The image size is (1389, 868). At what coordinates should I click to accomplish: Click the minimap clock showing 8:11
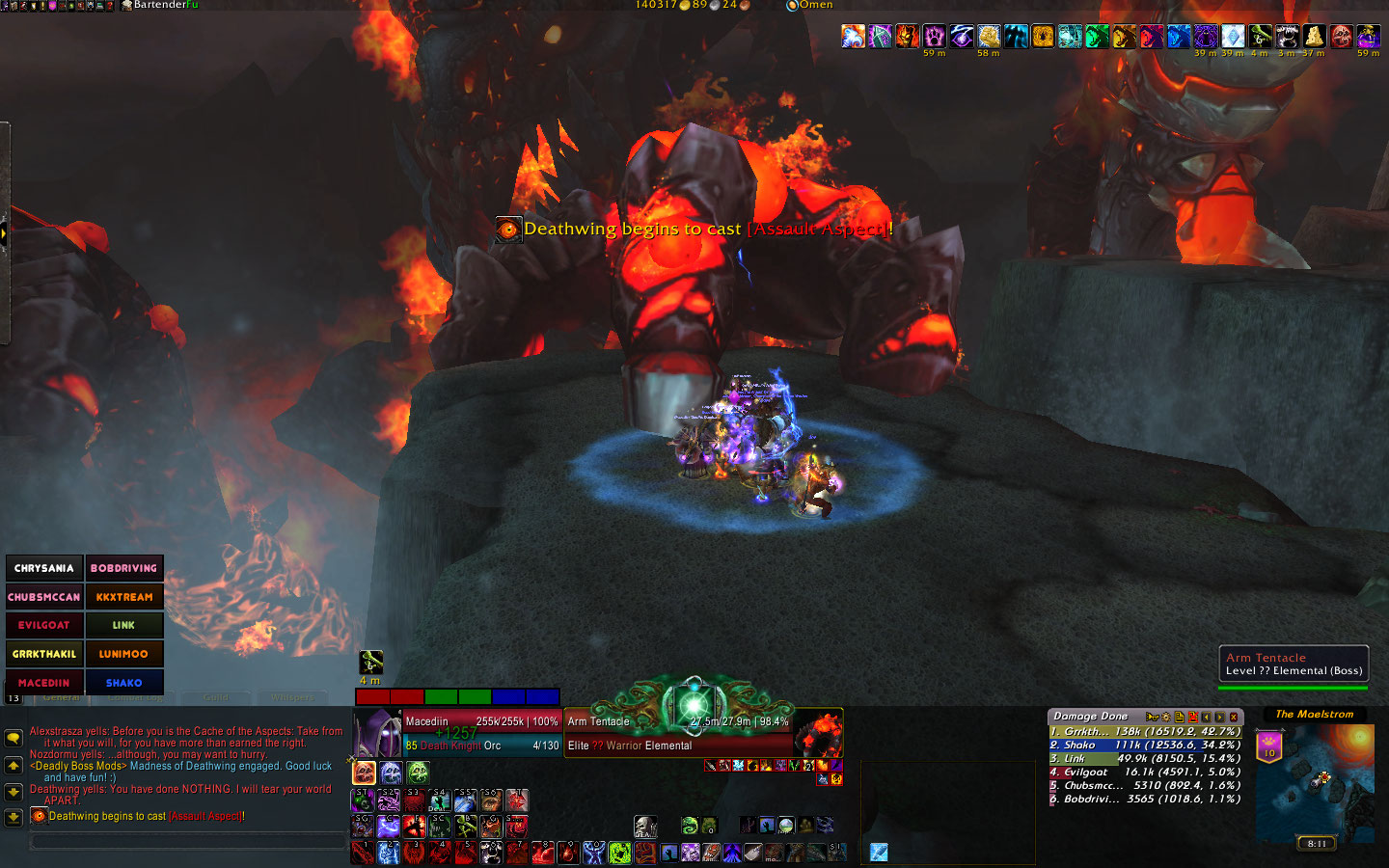click(1317, 843)
